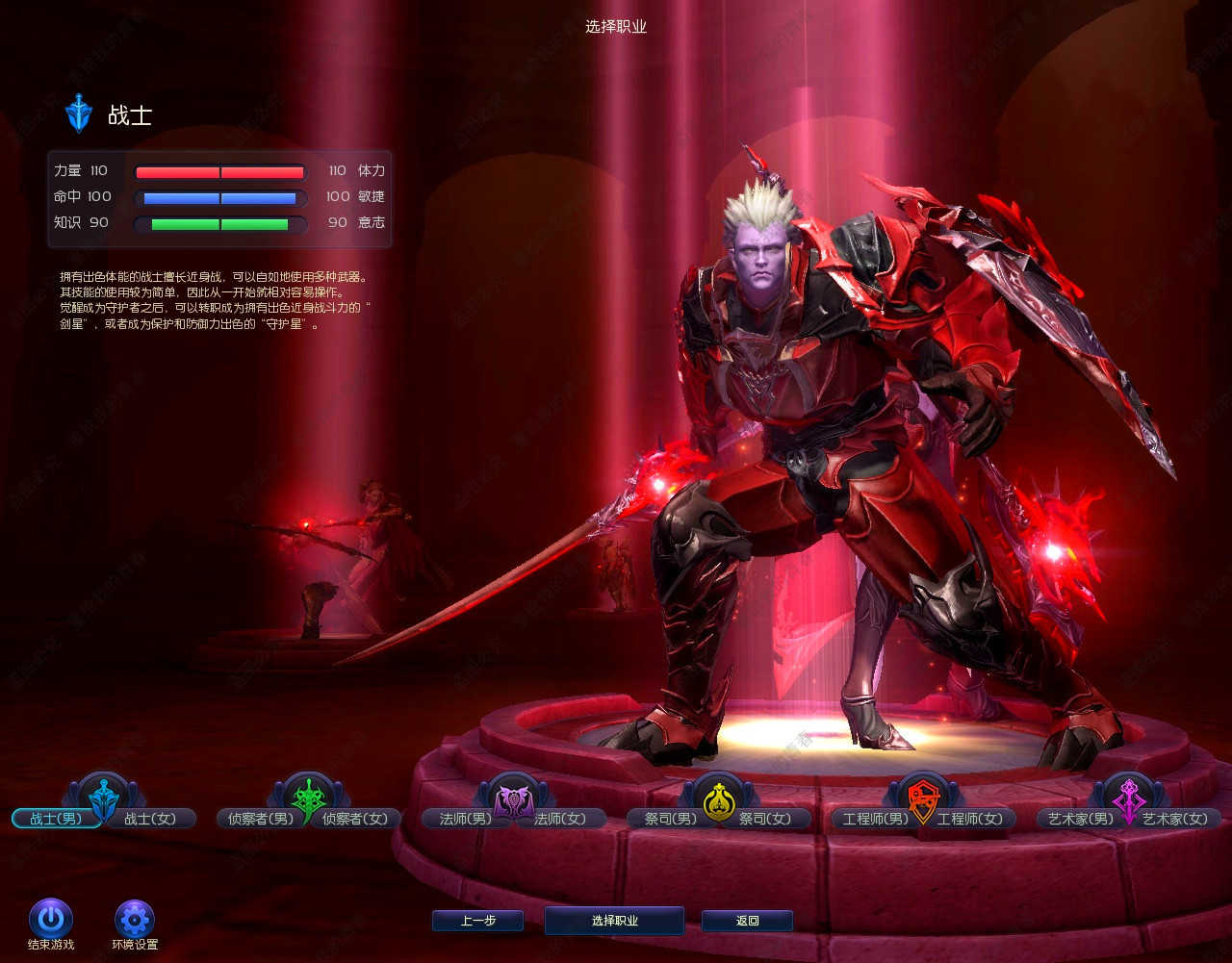
Task: Go back with the 上一步 button
Action: 477,921
